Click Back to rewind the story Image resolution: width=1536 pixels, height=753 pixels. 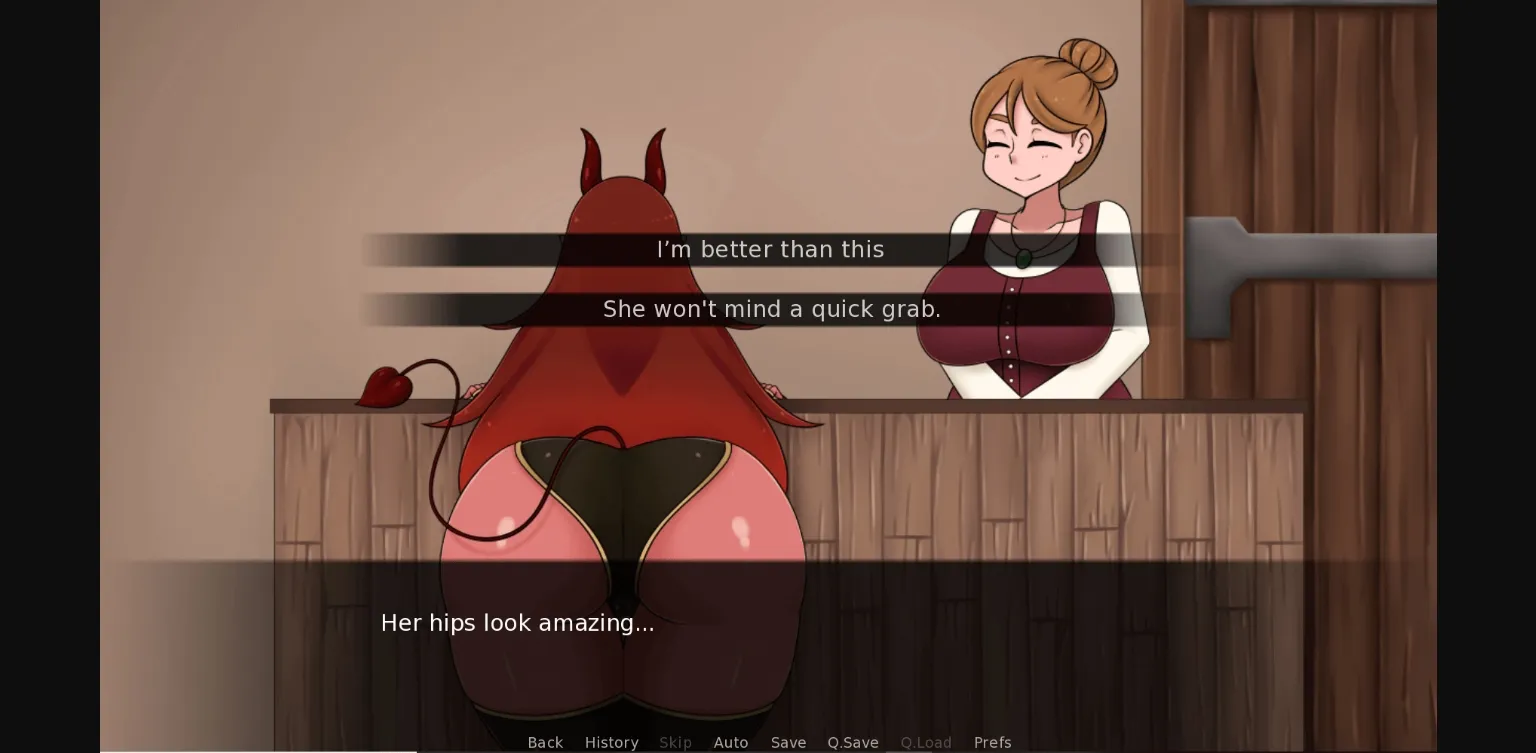pyautogui.click(x=545, y=742)
